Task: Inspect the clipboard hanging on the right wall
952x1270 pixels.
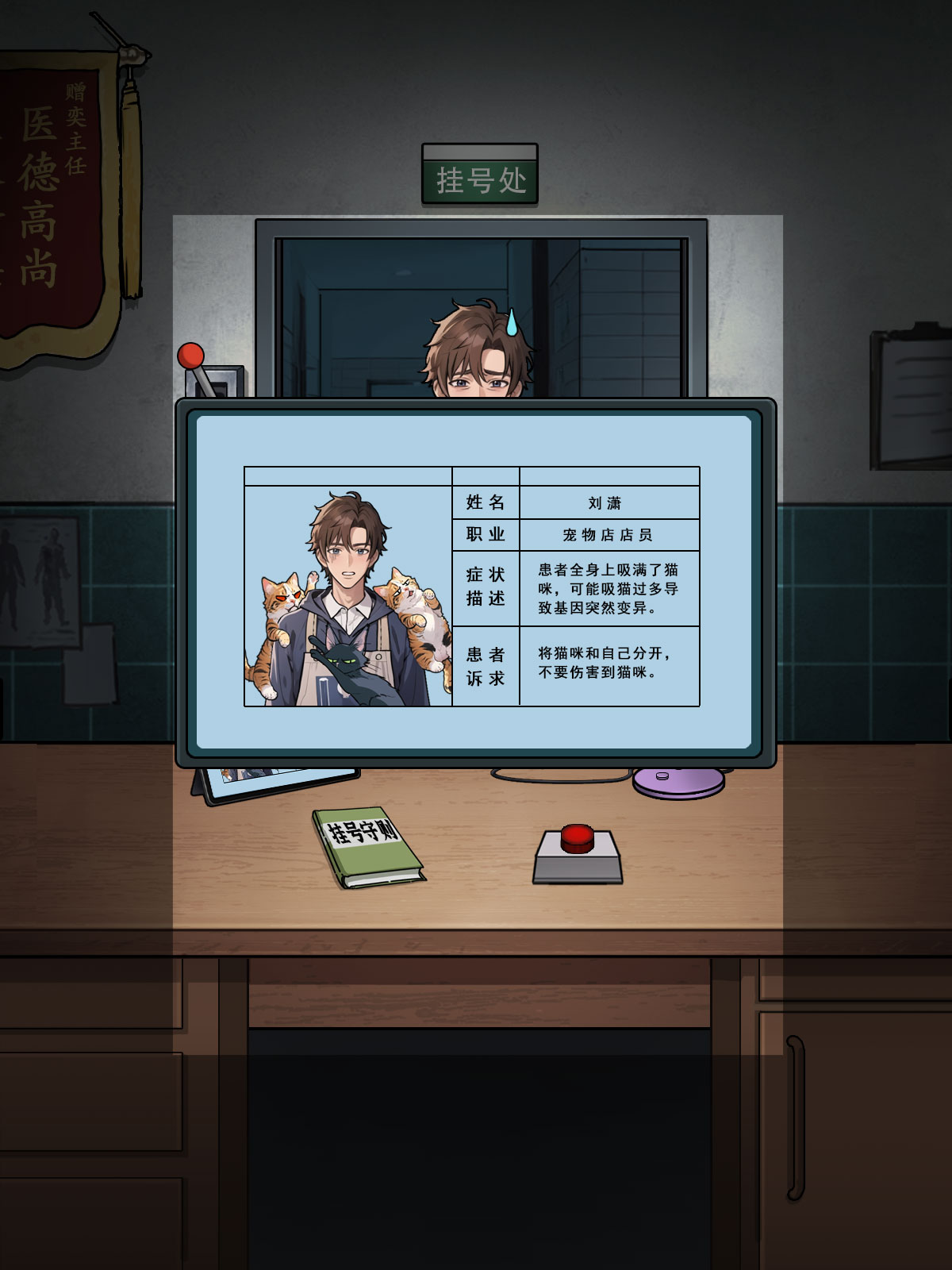Action: [x=912, y=397]
